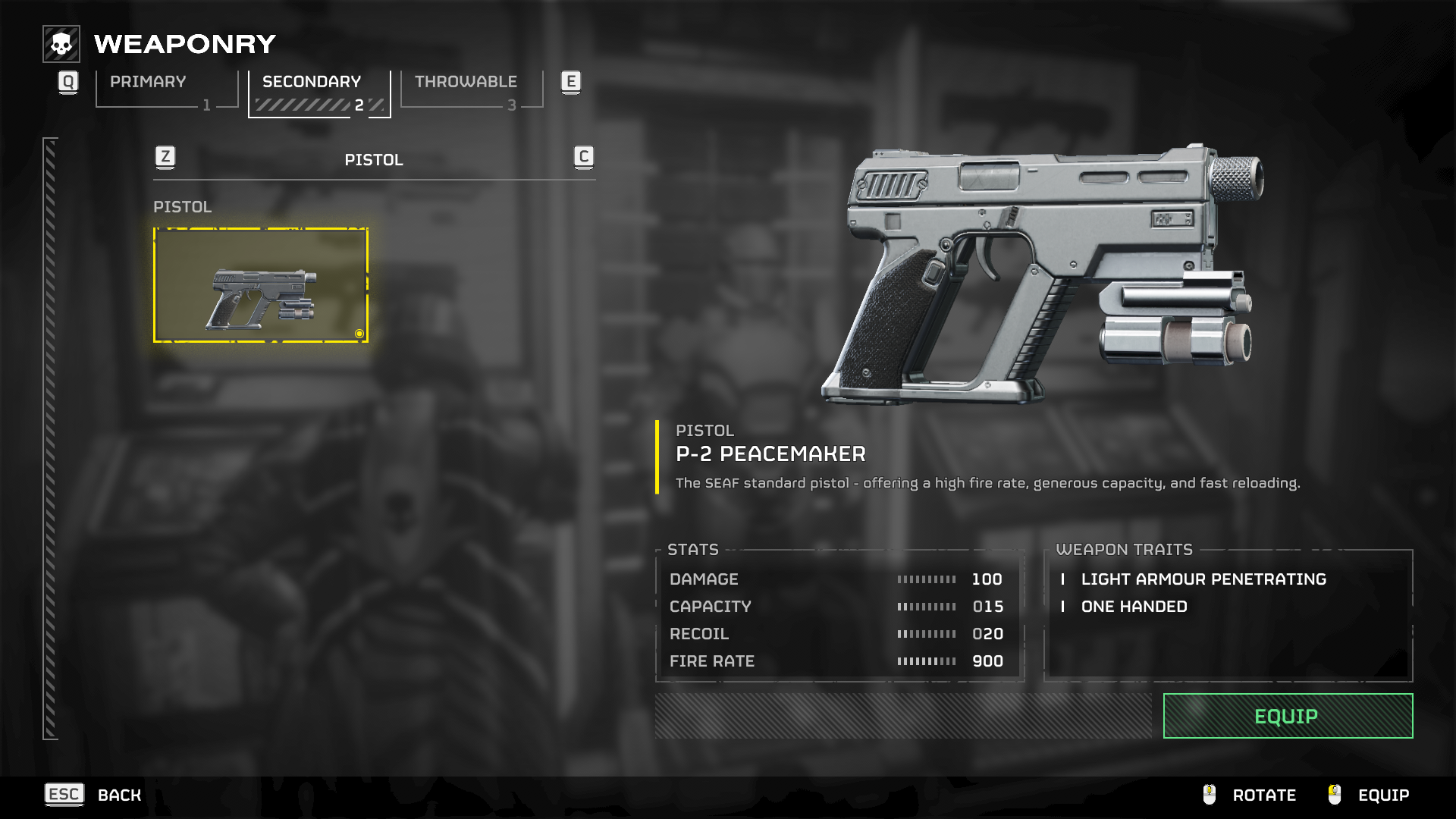Switch to the Primary weapons tab
The image size is (1456, 819).
[x=167, y=90]
